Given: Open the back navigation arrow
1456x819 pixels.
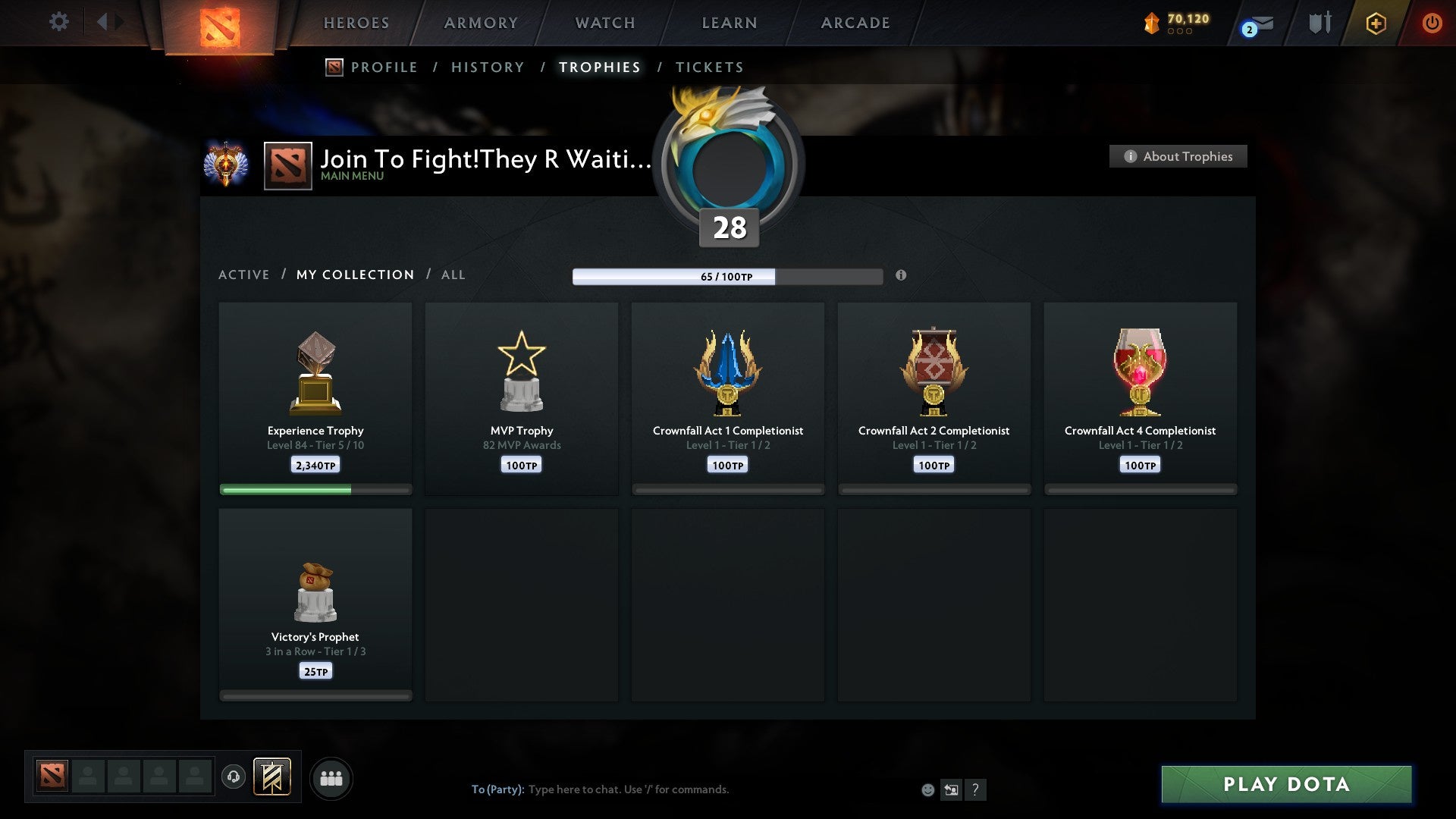Looking at the screenshot, I should (x=104, y=22).
